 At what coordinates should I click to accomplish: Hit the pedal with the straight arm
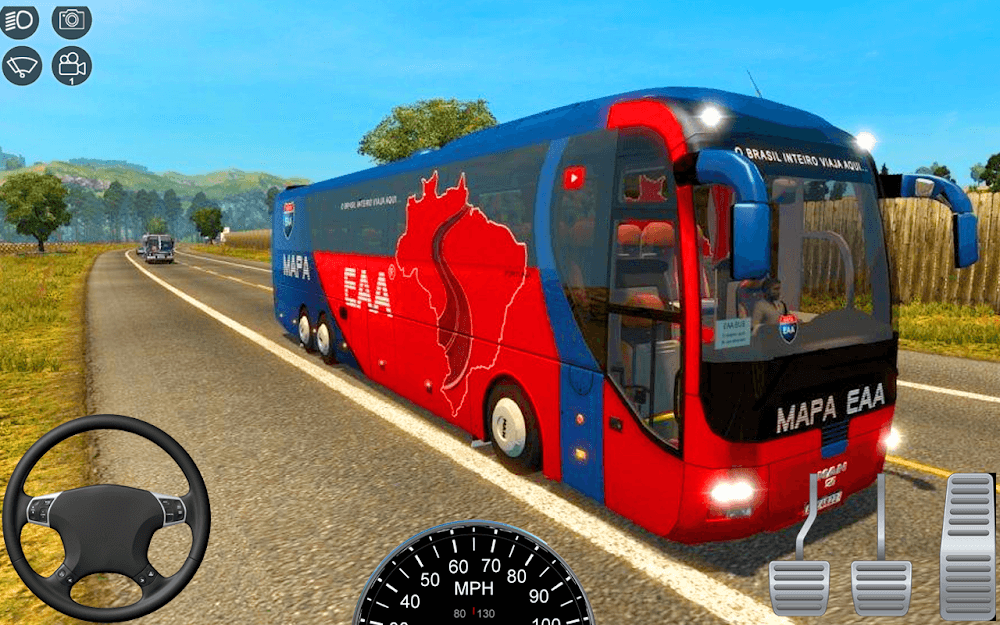tap(881, 586)
